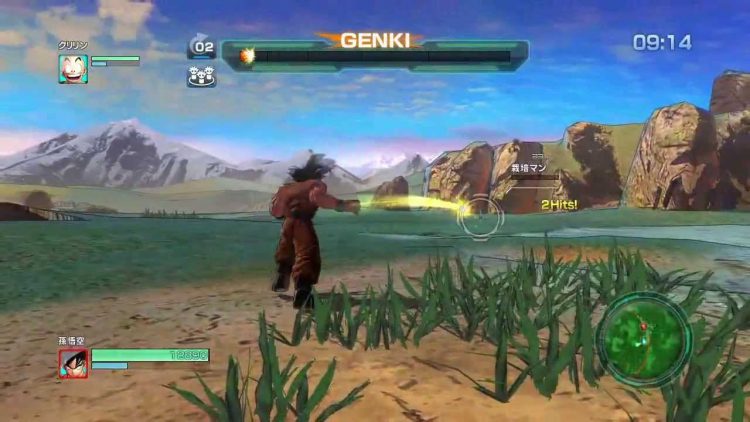Select the three-faces team icon
The image size is (750, 422).
pyautogui.click(x=201, y=75)
